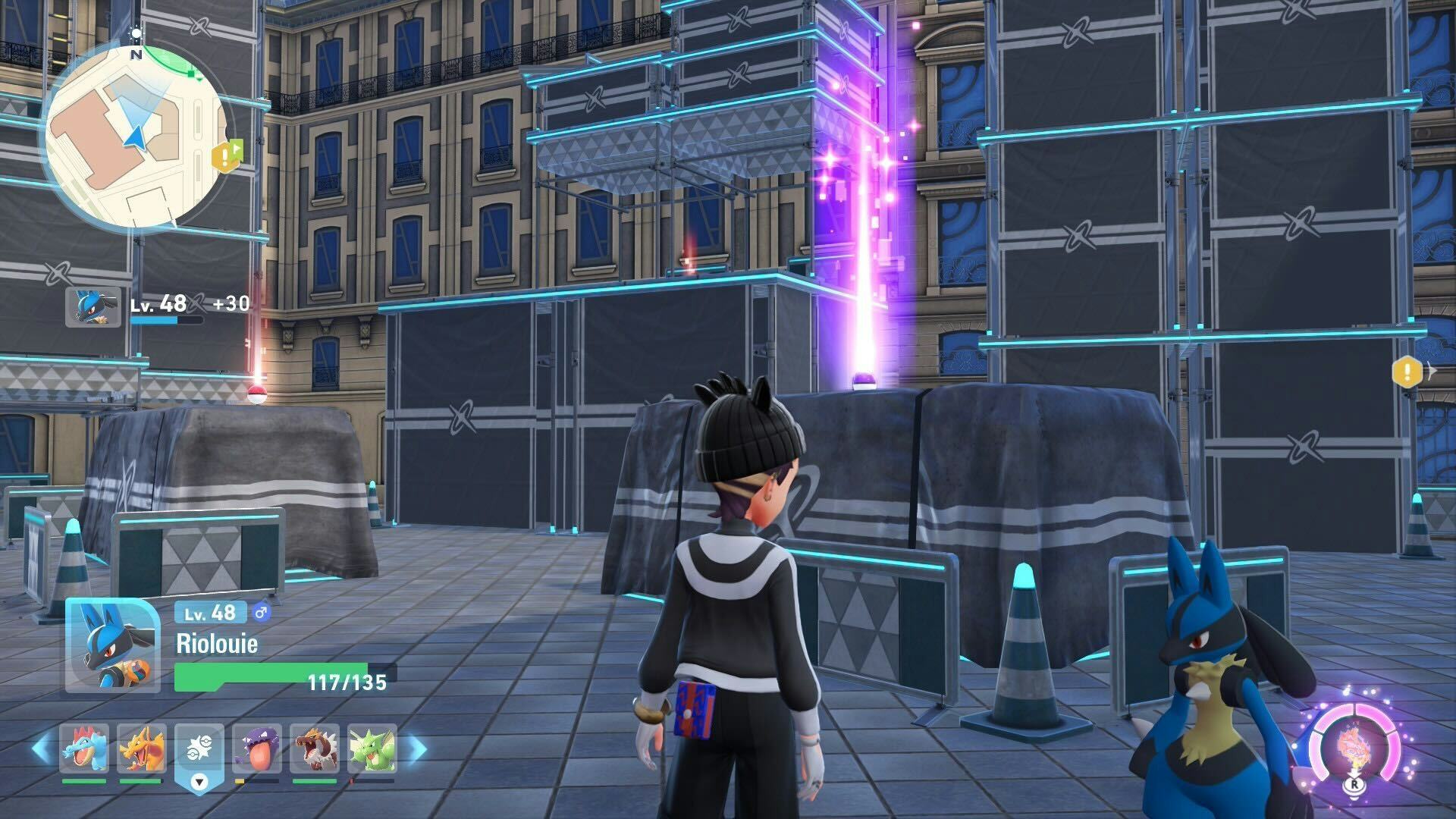Click the left arrow of the party bar
This screenshot has width=1456, height=819.
(42, 749)
